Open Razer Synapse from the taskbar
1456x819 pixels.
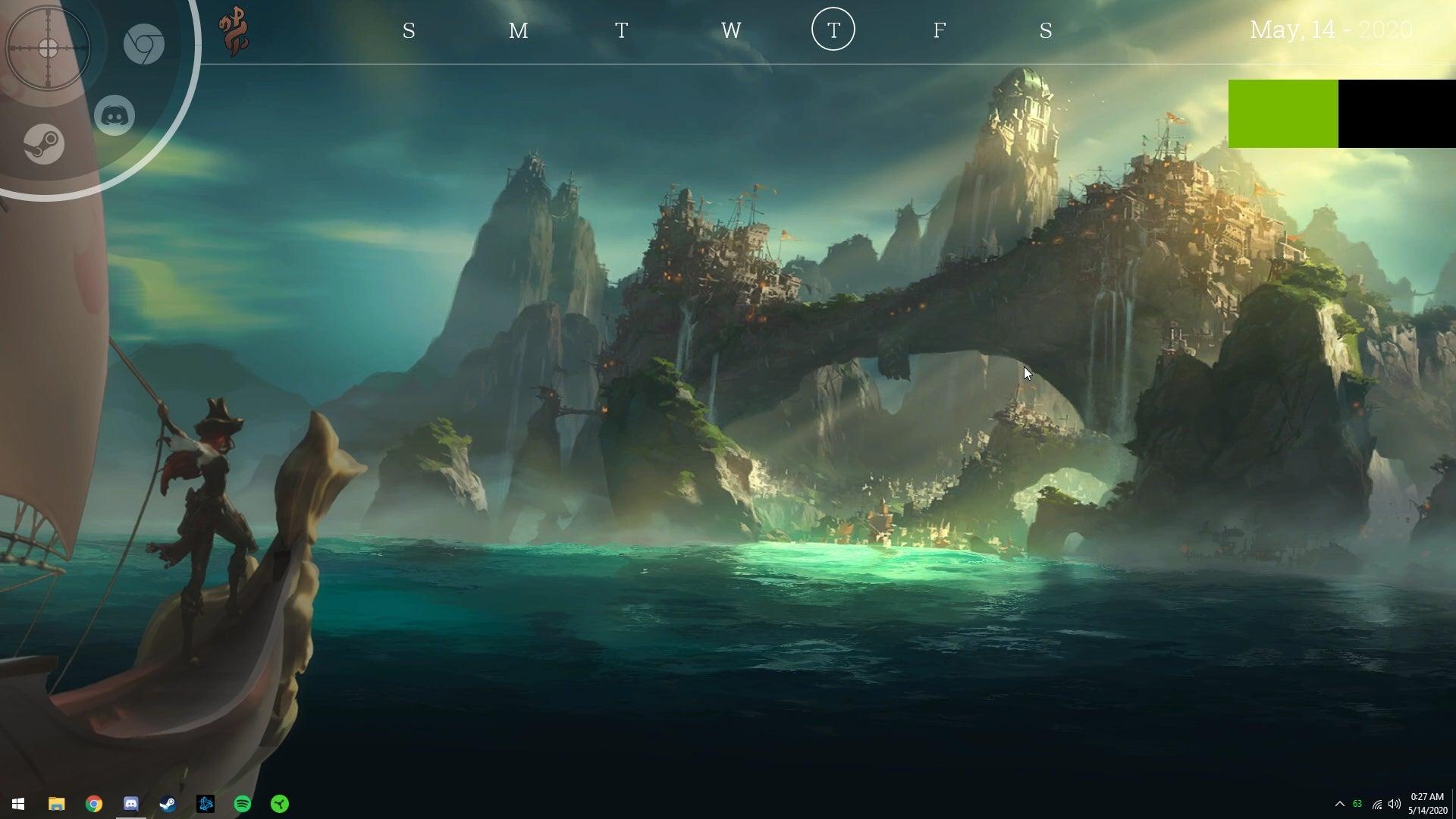279,804
